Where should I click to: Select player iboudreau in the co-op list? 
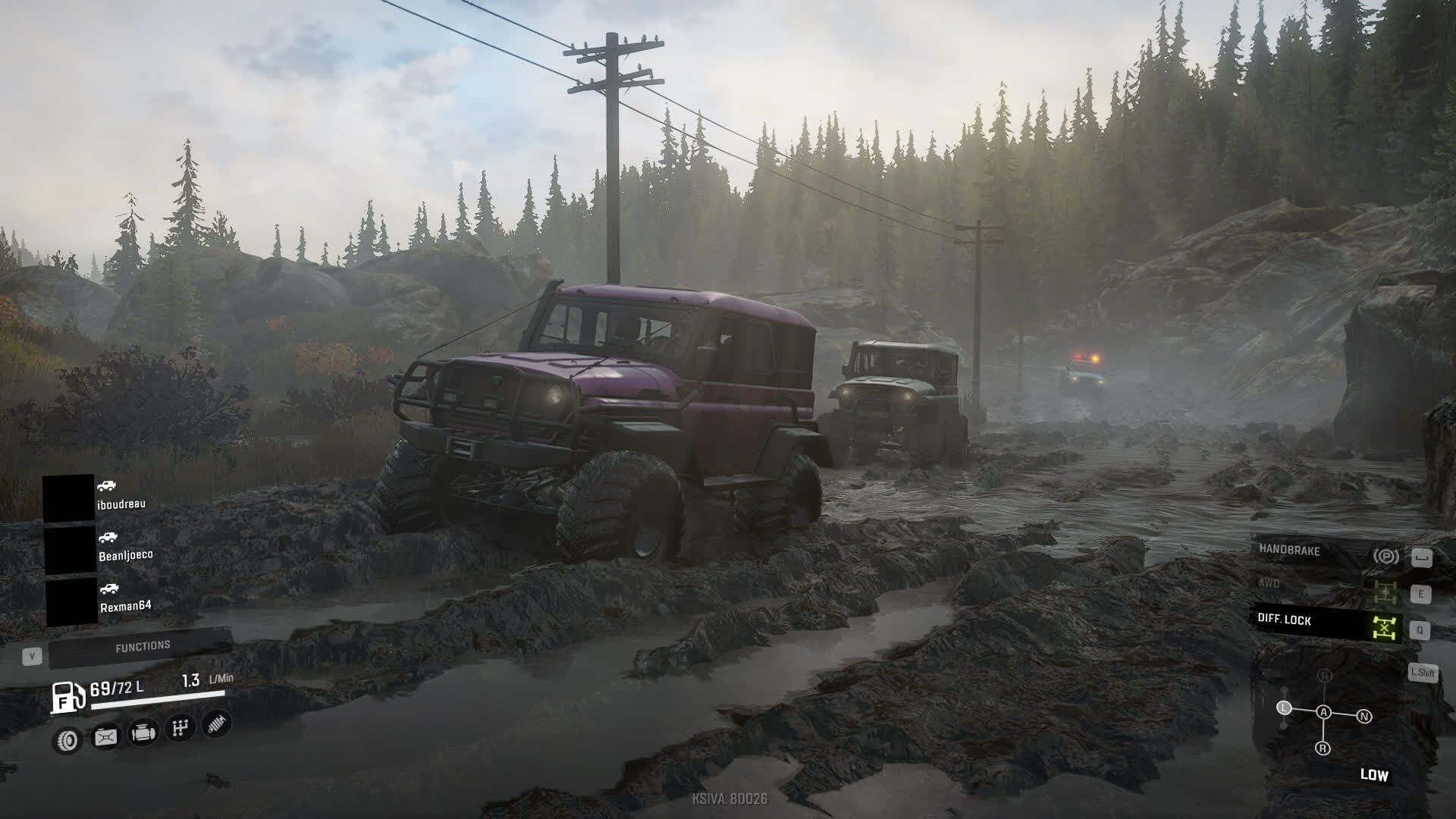click(x=121, y=504)
